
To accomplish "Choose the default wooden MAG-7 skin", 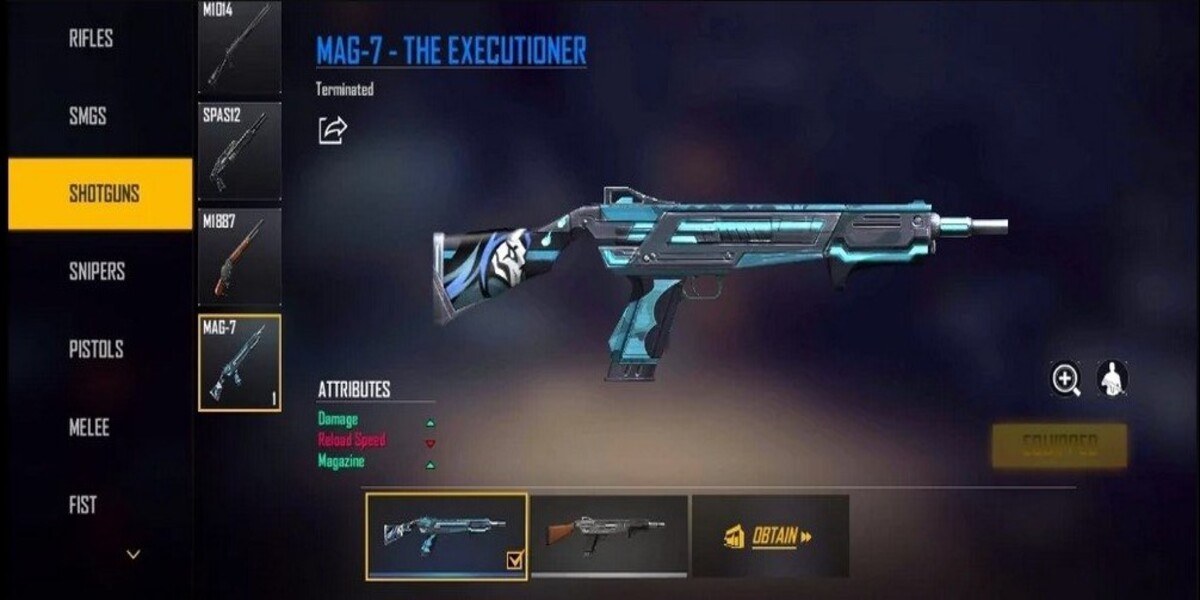I will [609, 535].
